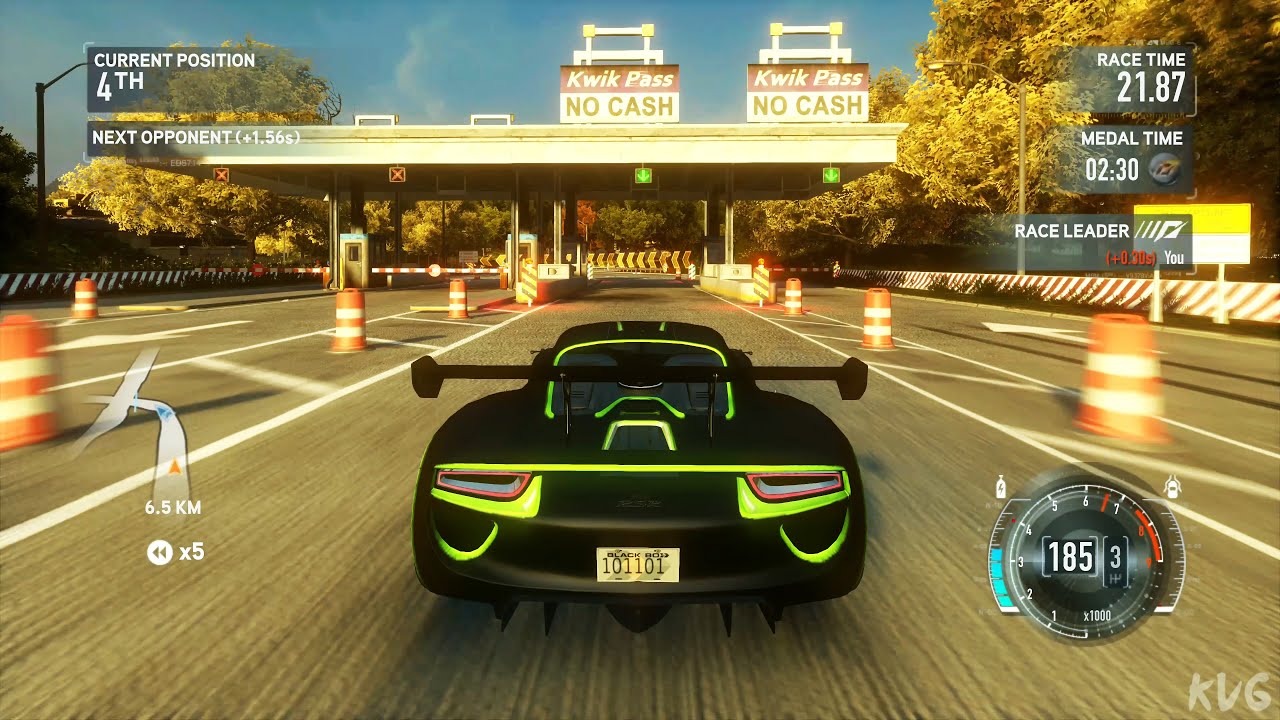The image size is (1280, 720).
Task: Click the 6.5 KM distance label
Action: (172, 508)
